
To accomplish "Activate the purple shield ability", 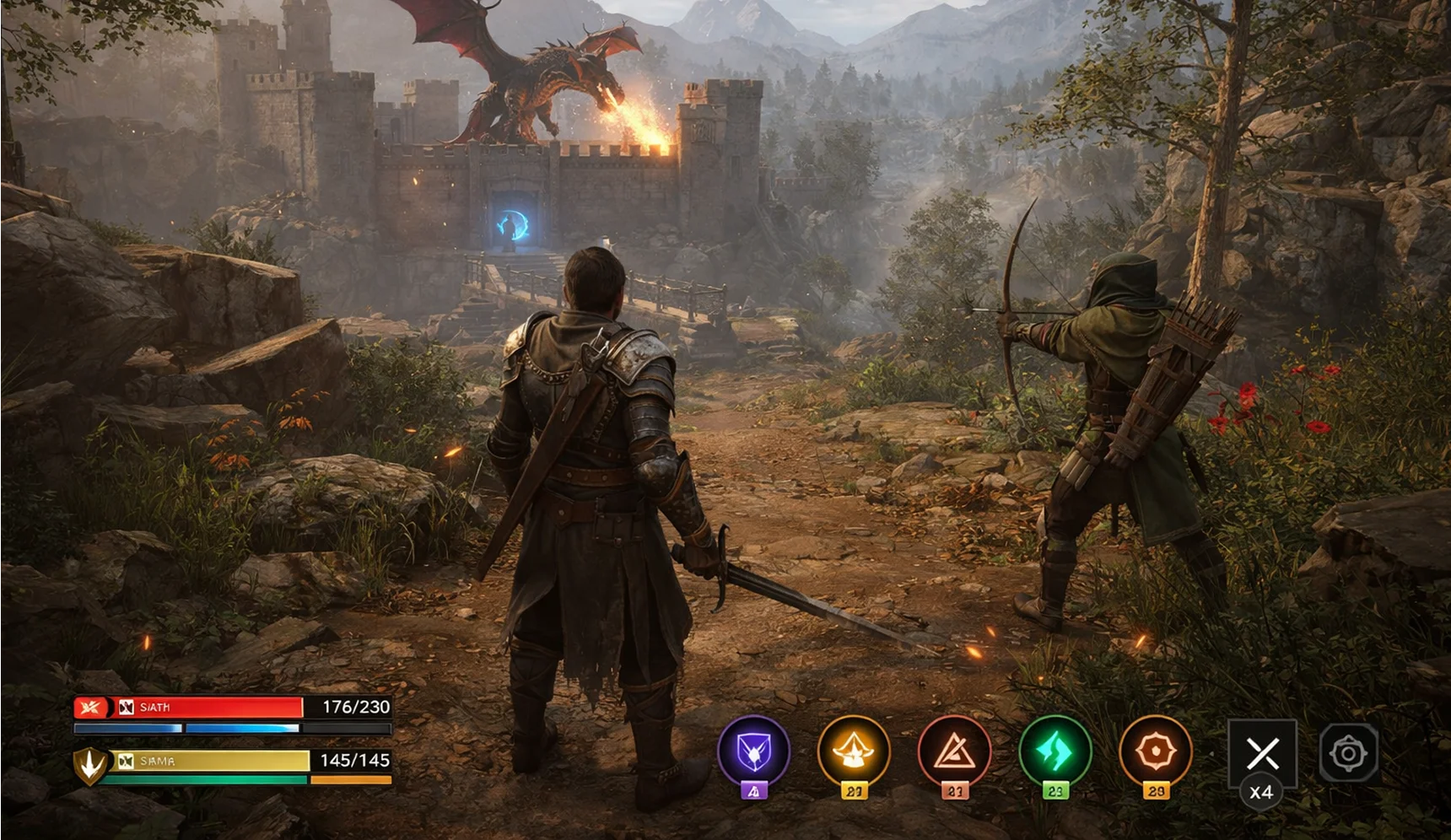I will pos(753,751).
